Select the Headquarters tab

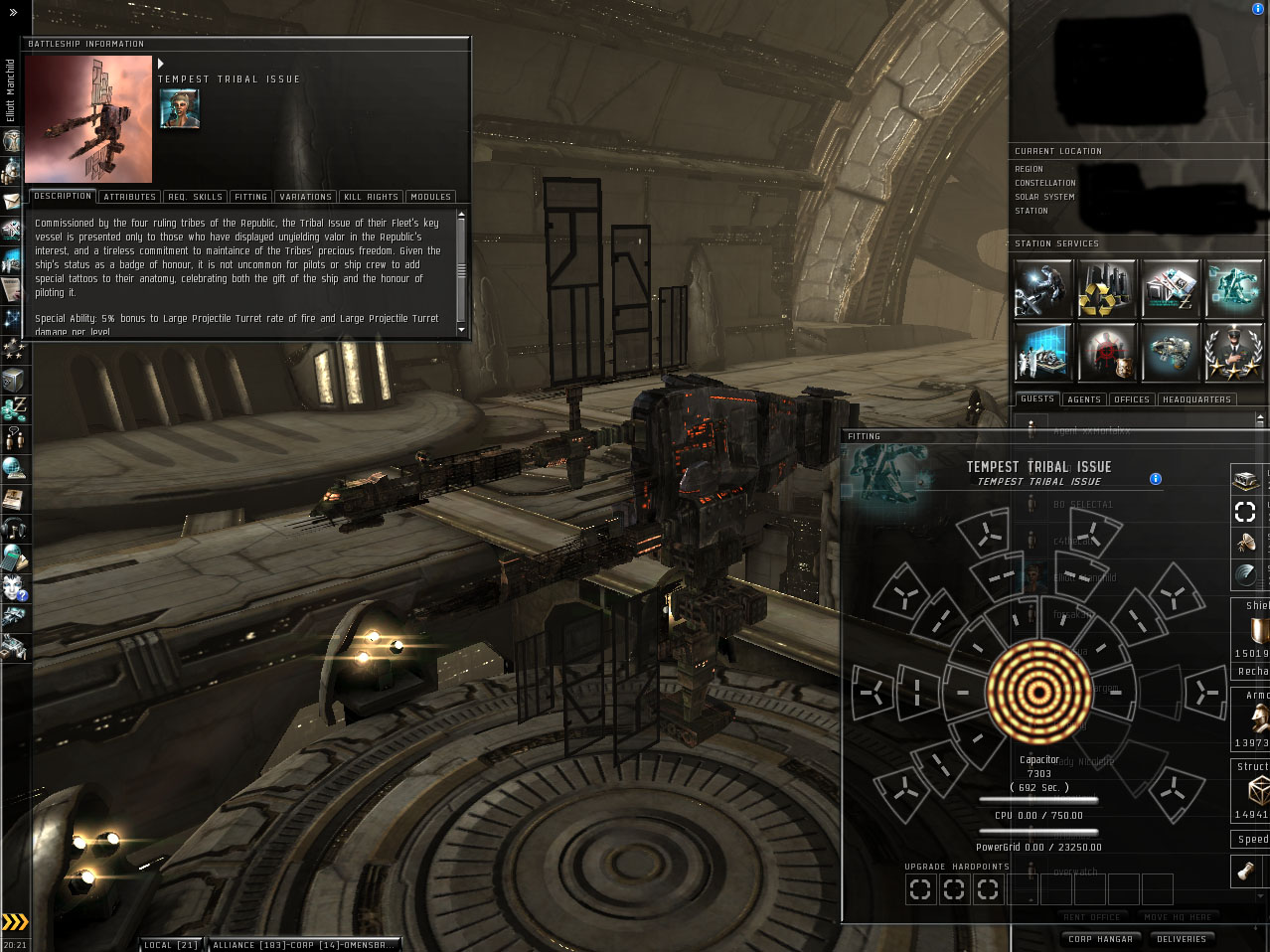pyautogui.click(x=1196, y=399)
